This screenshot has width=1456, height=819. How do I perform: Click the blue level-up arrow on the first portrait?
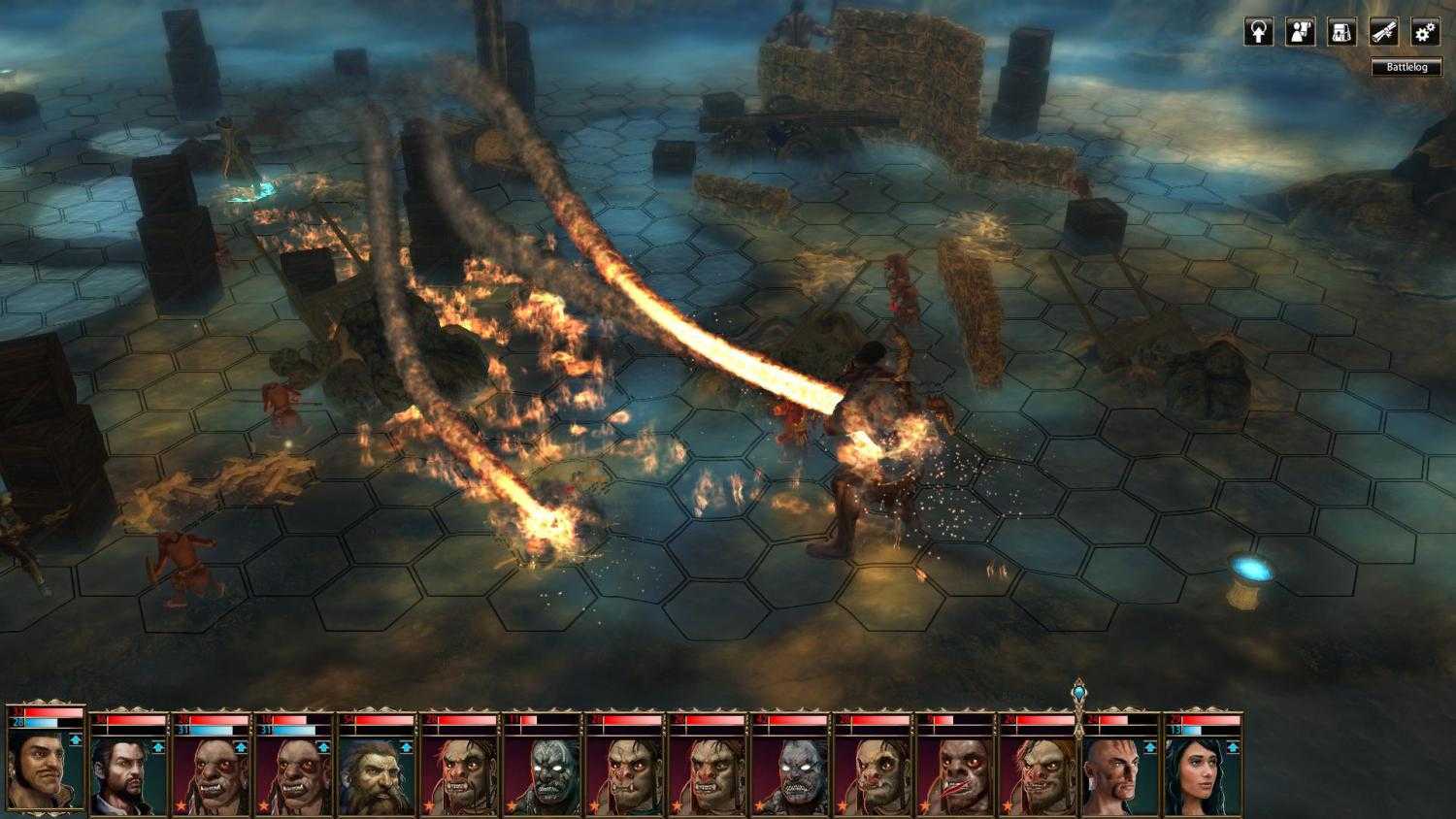pos(75,739)
